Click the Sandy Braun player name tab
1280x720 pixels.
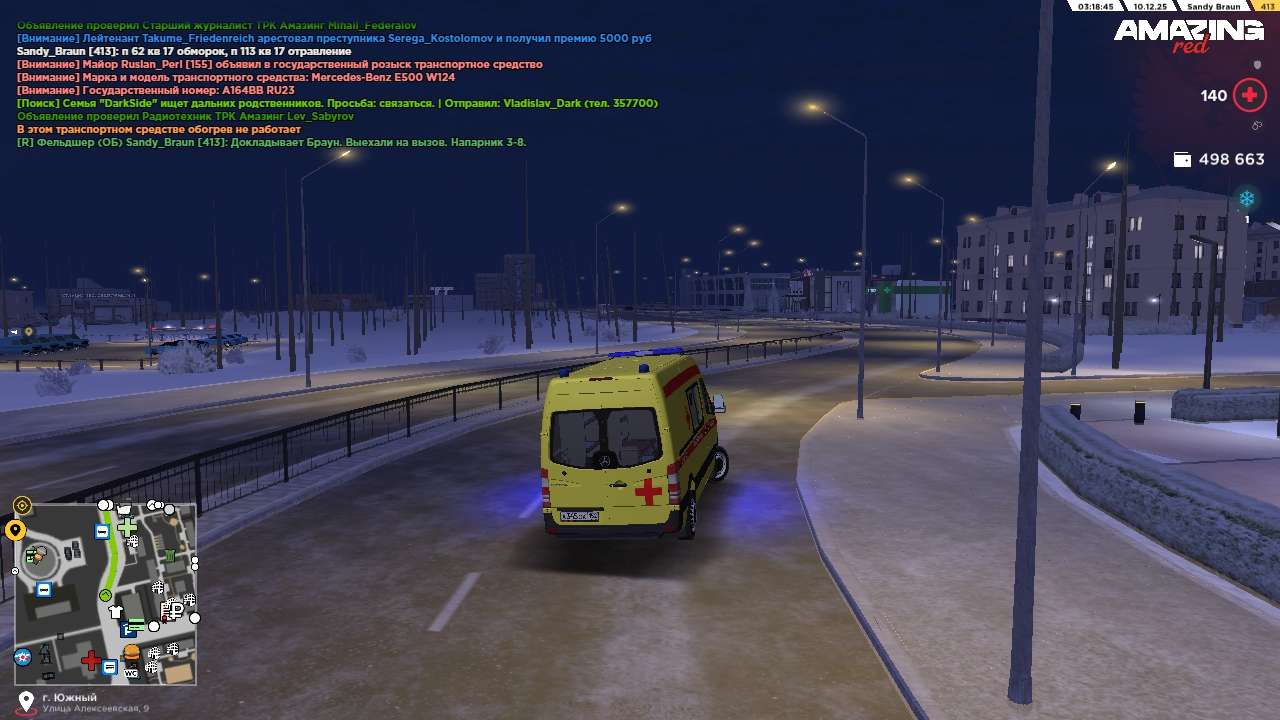[x=1213, y=6]
